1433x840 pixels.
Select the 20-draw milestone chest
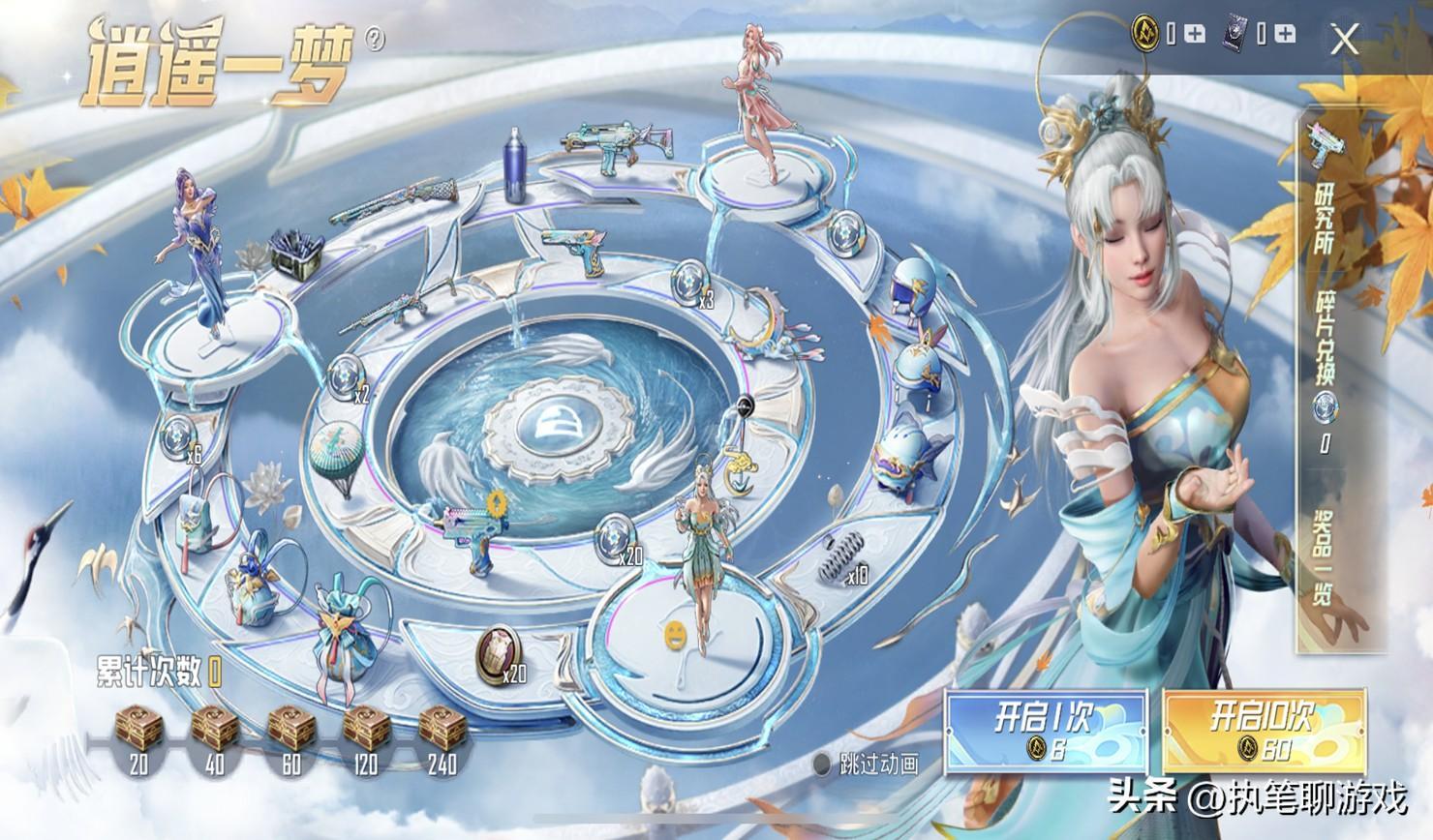138,731
